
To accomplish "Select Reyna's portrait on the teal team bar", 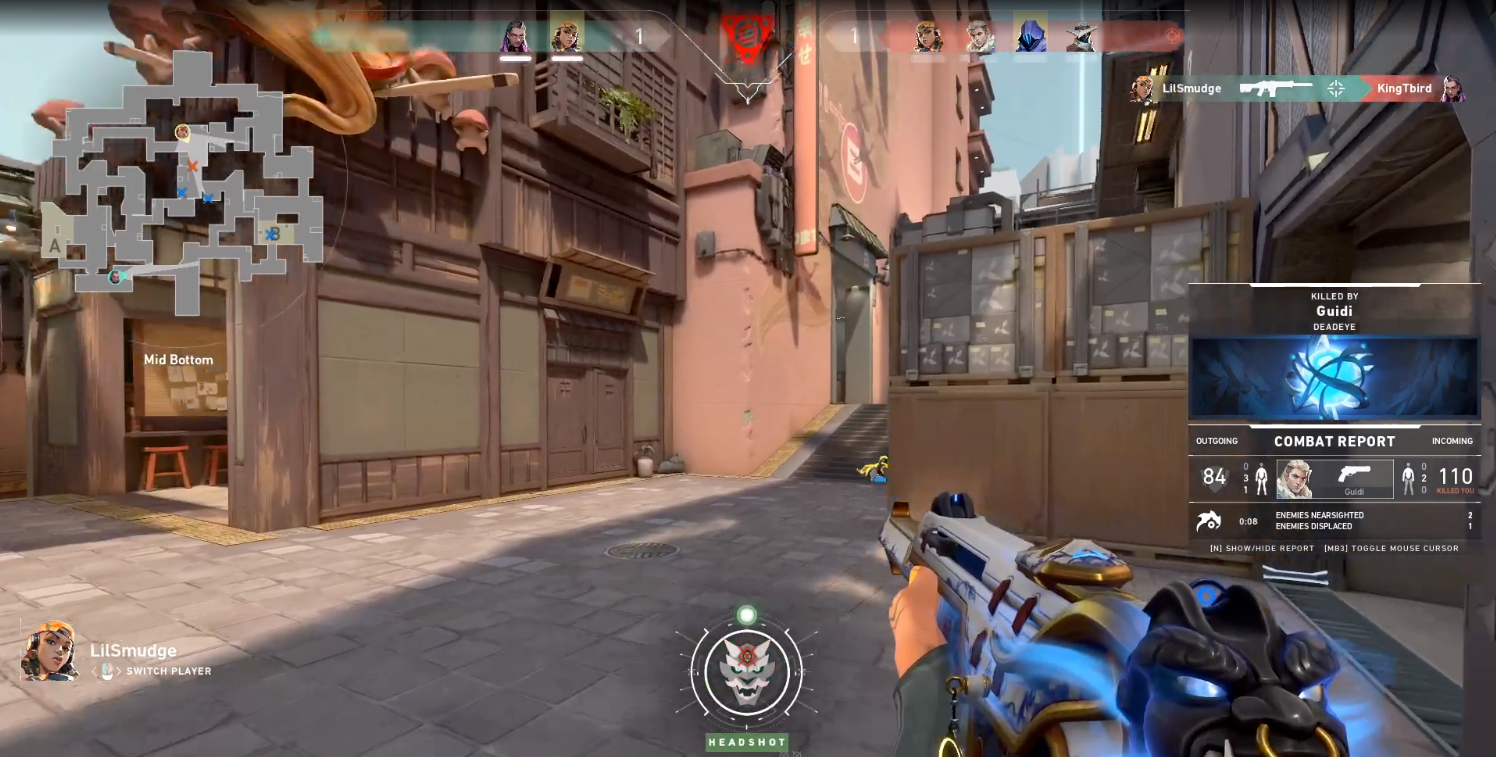I will pos(515,38).
